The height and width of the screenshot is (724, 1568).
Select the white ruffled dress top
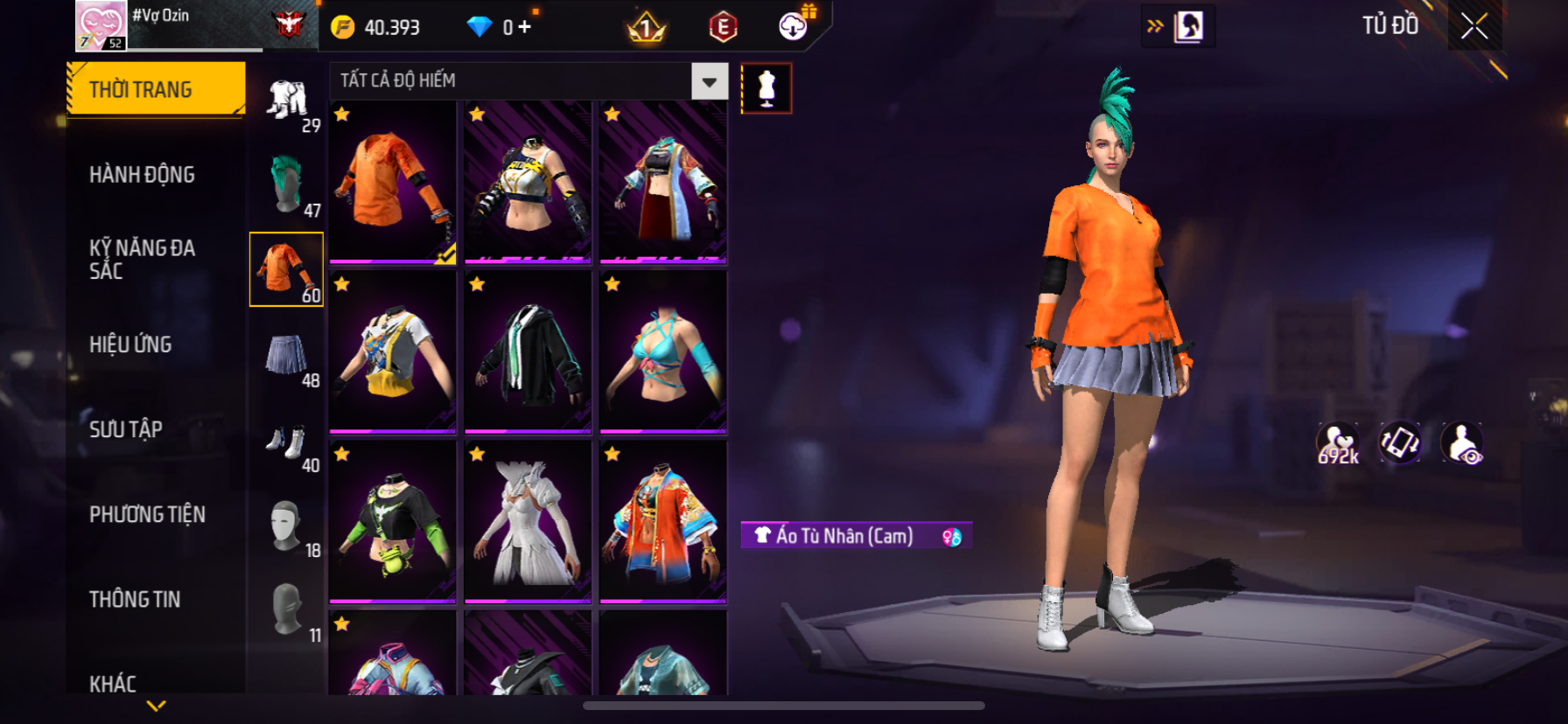tap(528, 522)
